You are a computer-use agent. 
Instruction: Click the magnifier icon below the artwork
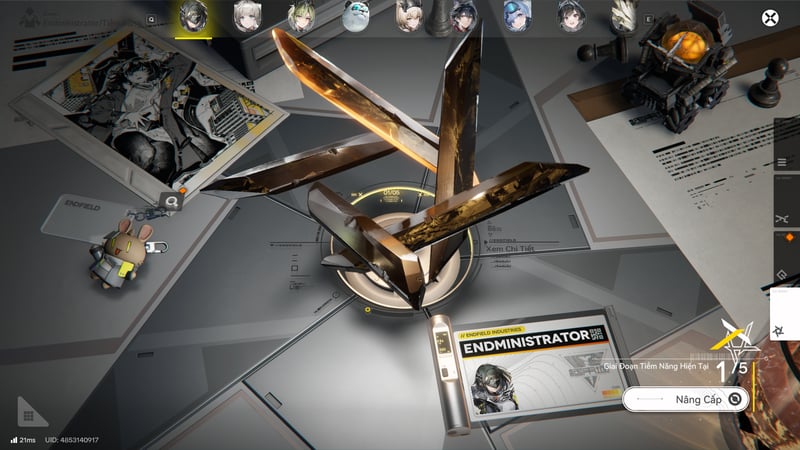pos(172,202)
